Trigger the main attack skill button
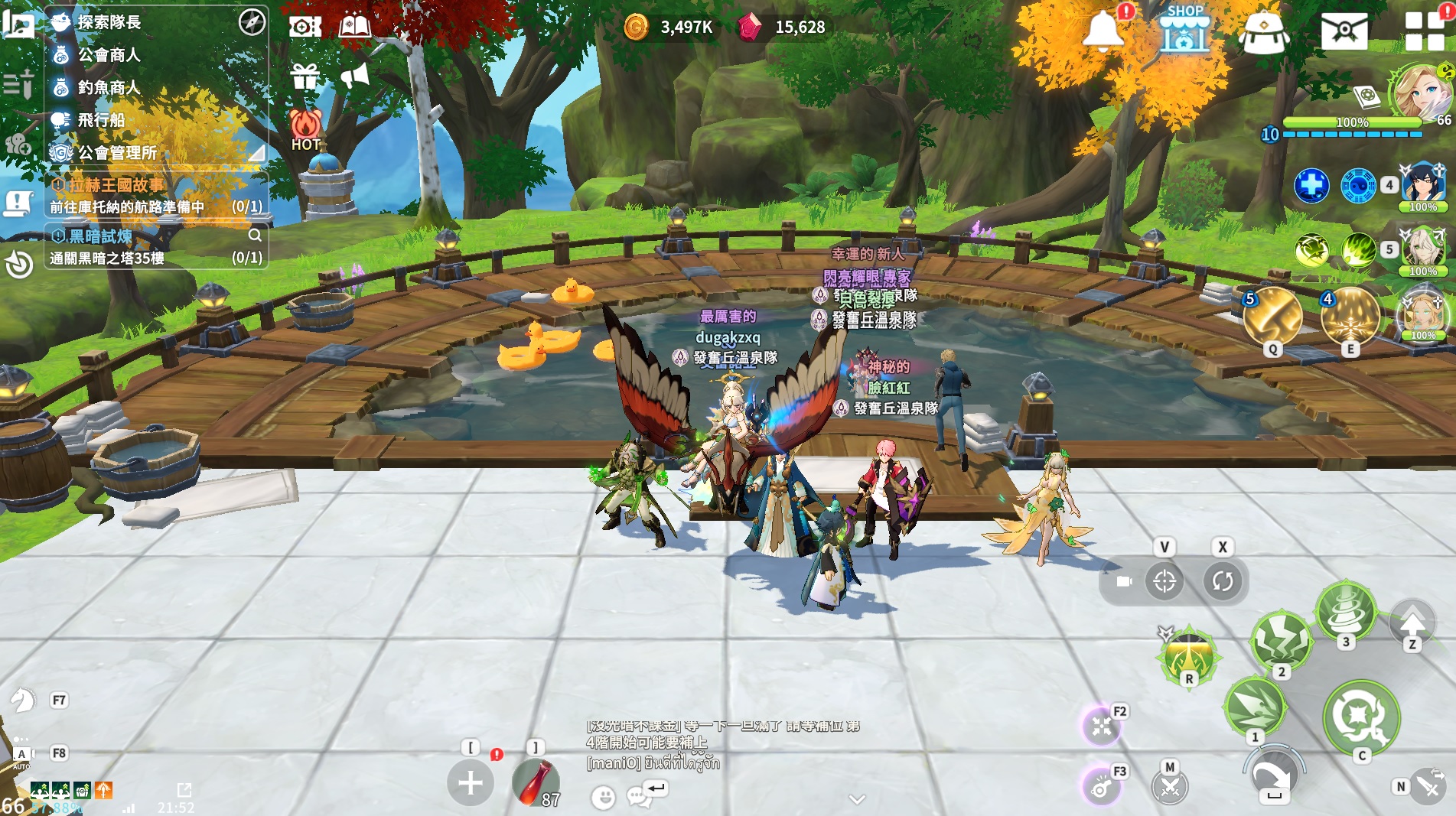 (1361, 717)
